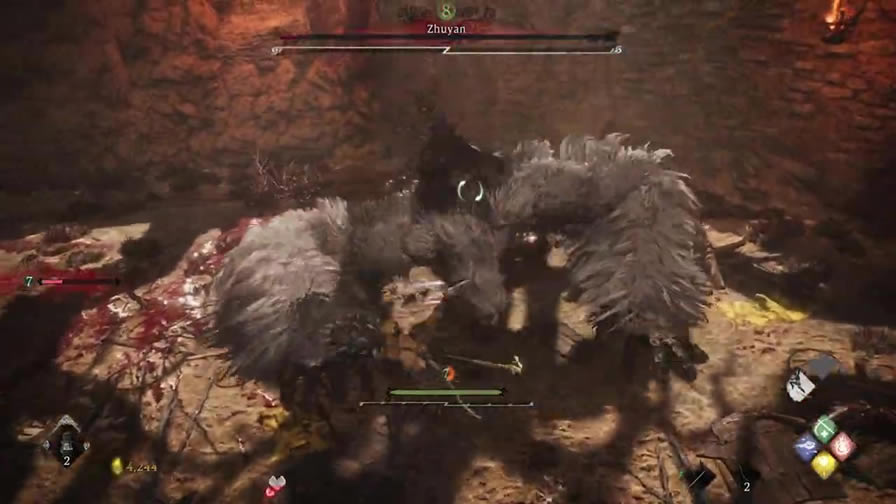Image resolution: width=896 pixels, height=504 pixels.
Task: Trigger the yellow wizardry spell diamond
Action: click(x=824, y=463)
